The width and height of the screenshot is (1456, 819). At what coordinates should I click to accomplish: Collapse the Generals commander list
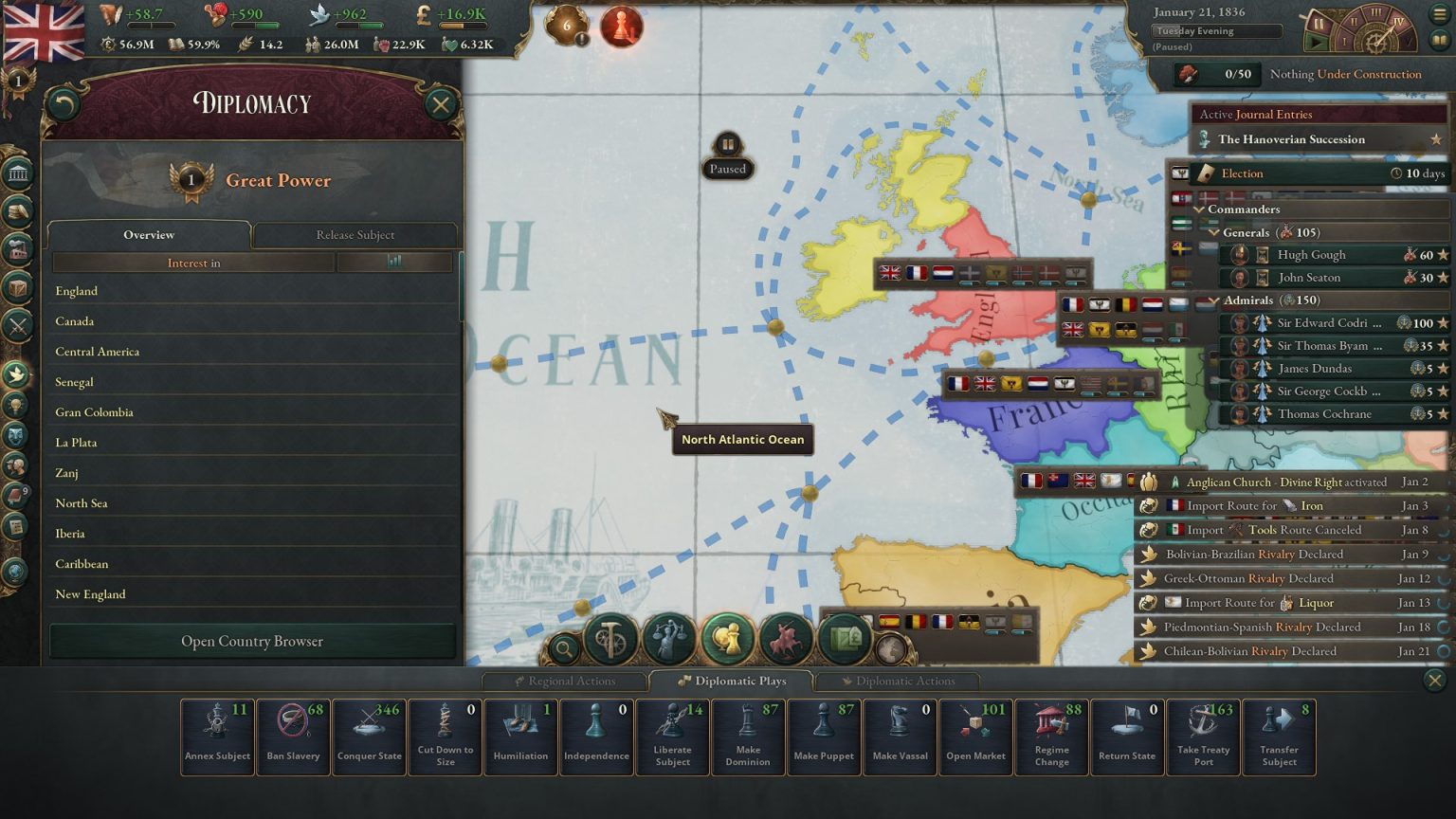point(1214,232)
